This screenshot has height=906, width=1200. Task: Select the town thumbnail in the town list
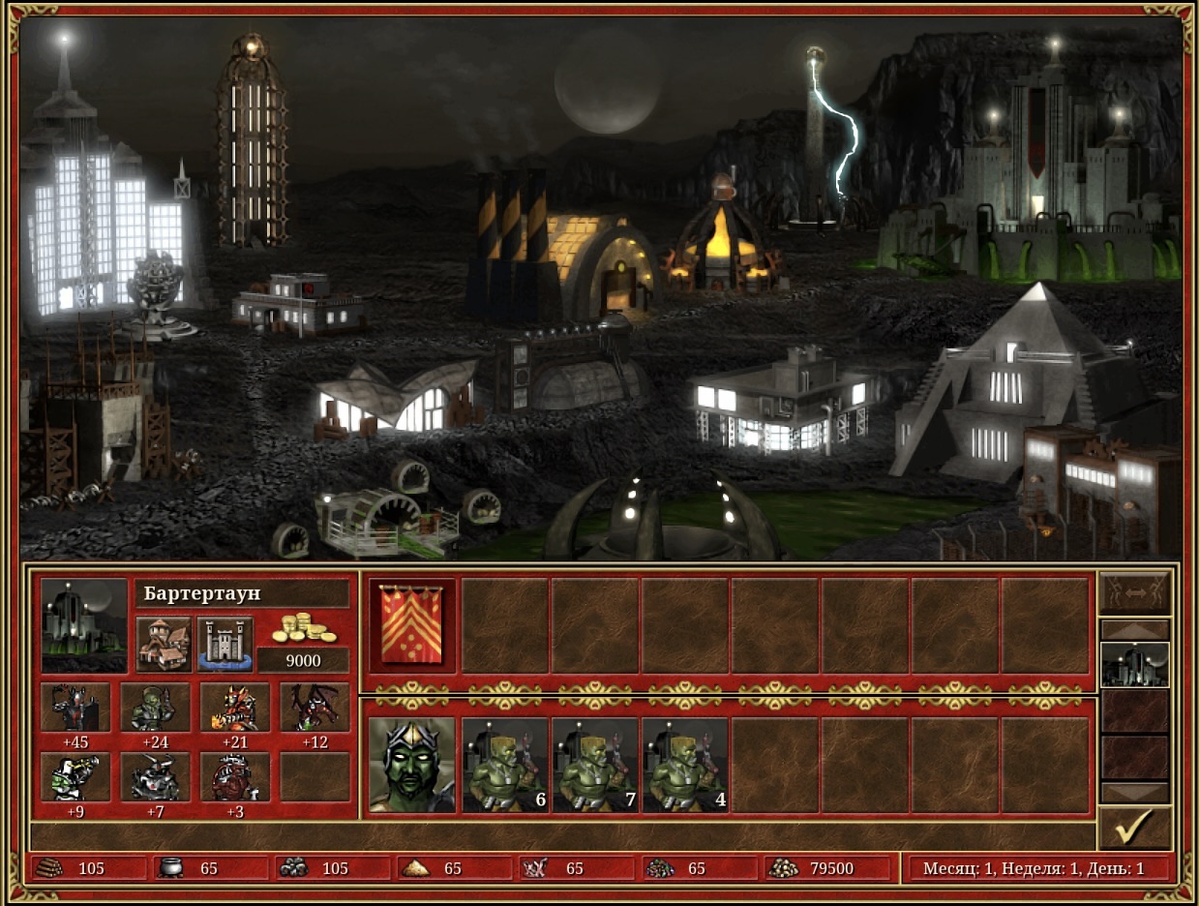[1134, 664]
